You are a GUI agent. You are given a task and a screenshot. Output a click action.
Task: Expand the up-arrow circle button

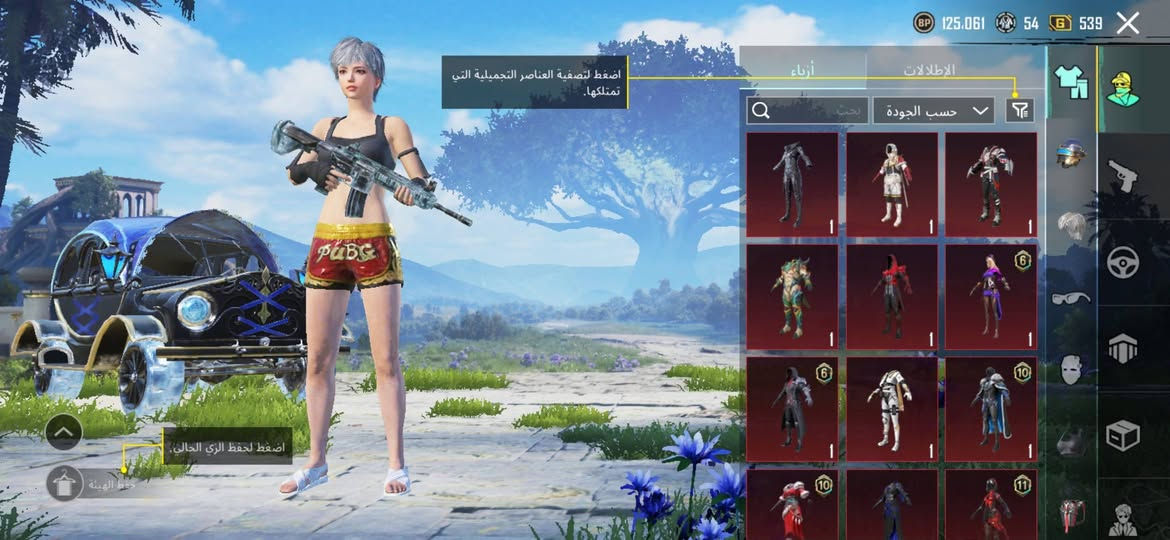(x=63, y=432)
